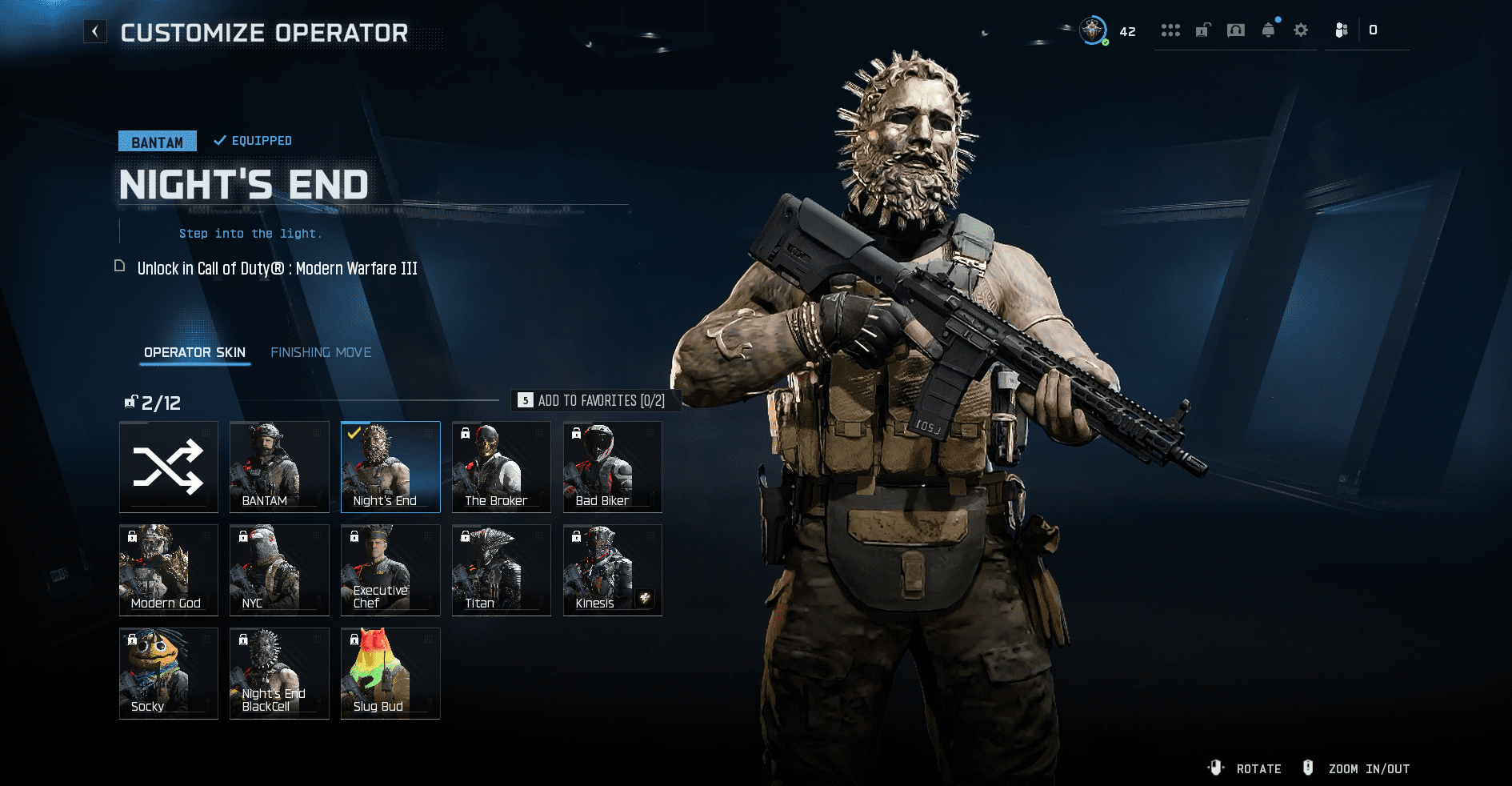Choose the shuffle random skin tile
This screenshot has height=786, width=1512.
point(169,467)
